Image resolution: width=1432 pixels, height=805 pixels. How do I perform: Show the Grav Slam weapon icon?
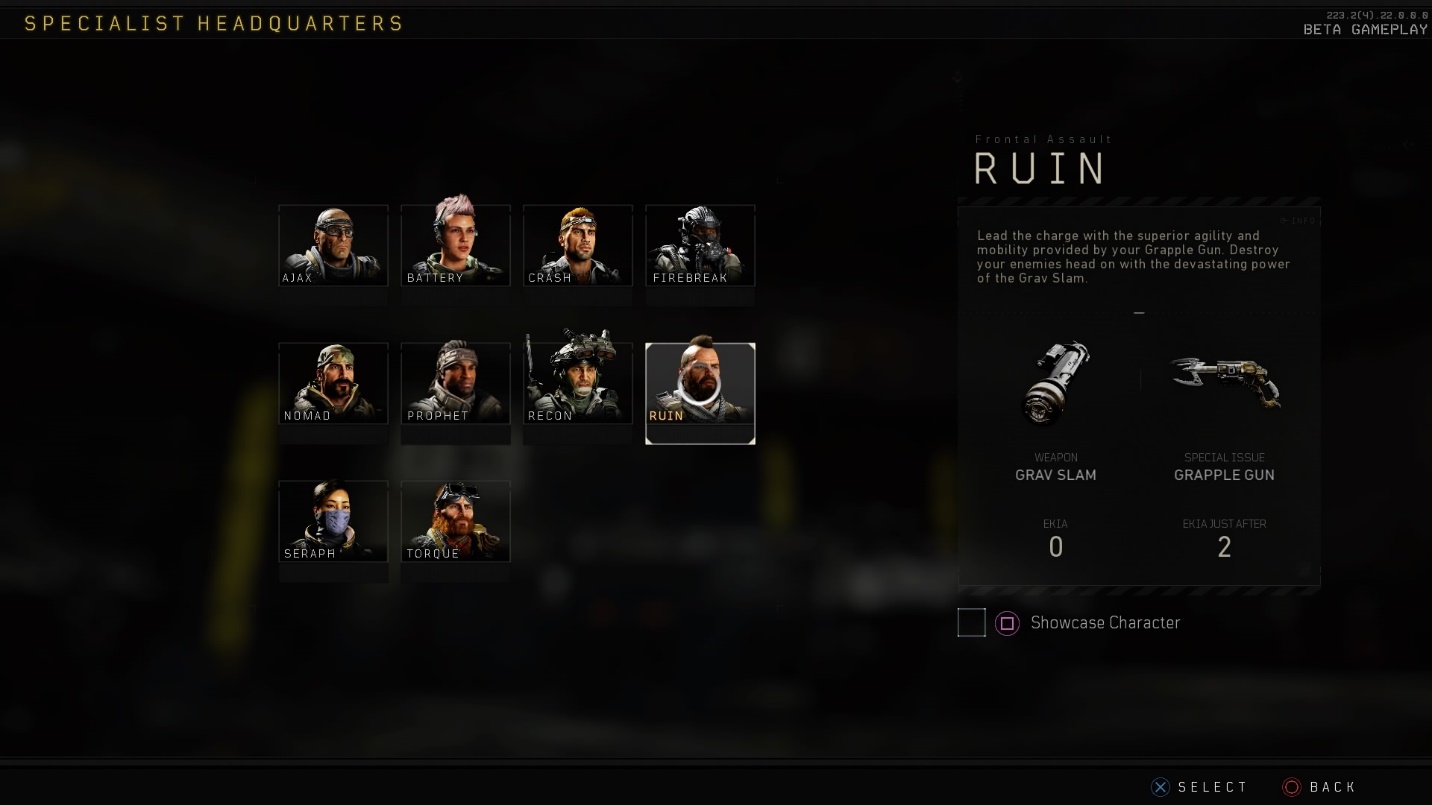[1055, 383]
